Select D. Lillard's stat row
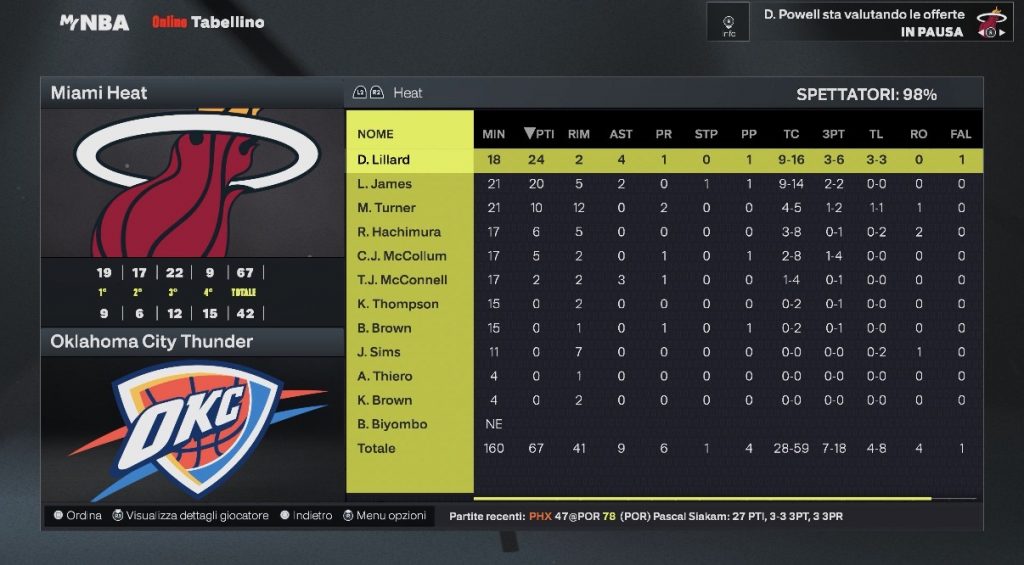 (384, 160)
